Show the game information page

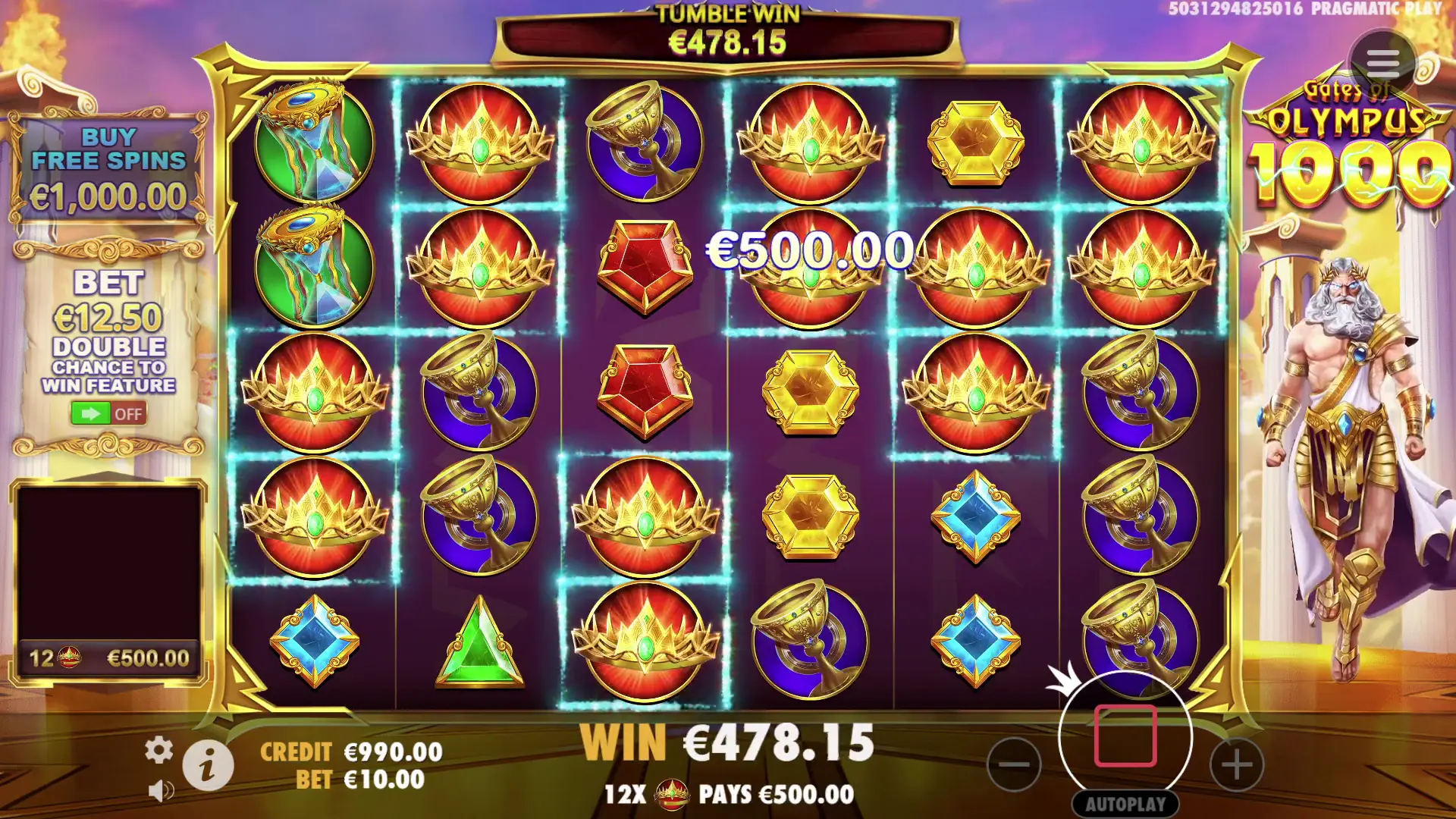click(208, 764)
